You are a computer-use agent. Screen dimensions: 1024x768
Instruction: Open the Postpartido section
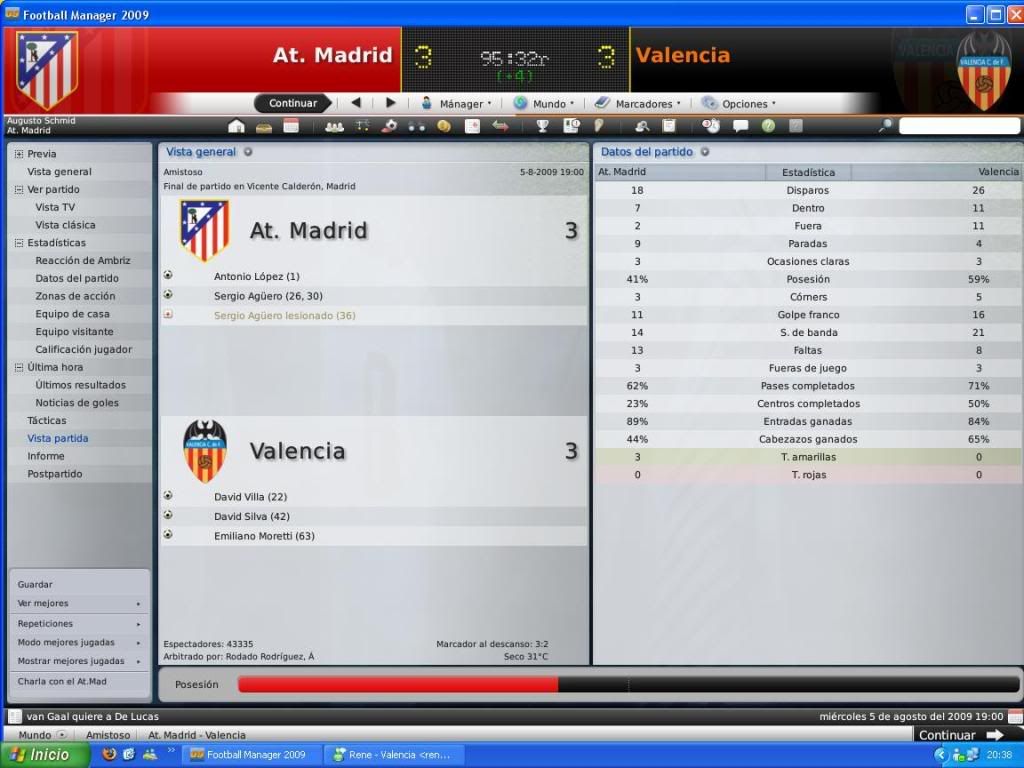[x=55, y=474]
